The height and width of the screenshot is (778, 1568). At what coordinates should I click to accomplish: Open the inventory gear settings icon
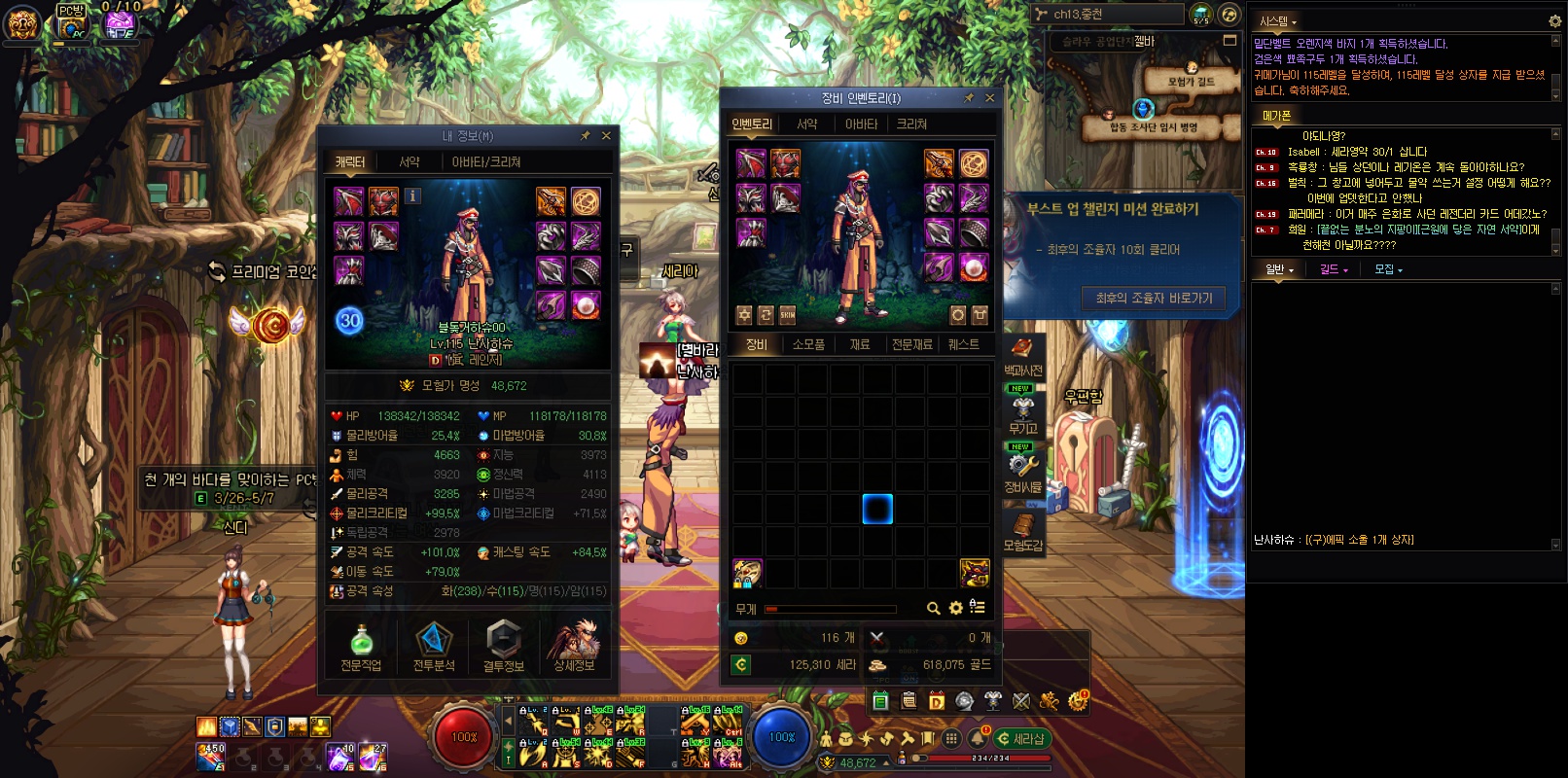click(955, 609)
